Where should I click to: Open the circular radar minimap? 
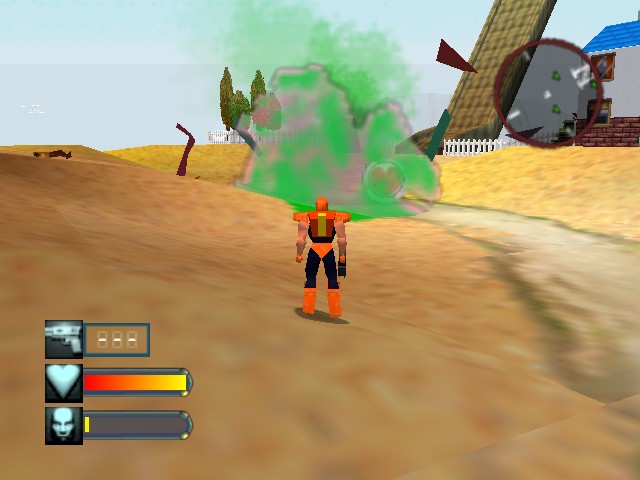tap(549, 93)
